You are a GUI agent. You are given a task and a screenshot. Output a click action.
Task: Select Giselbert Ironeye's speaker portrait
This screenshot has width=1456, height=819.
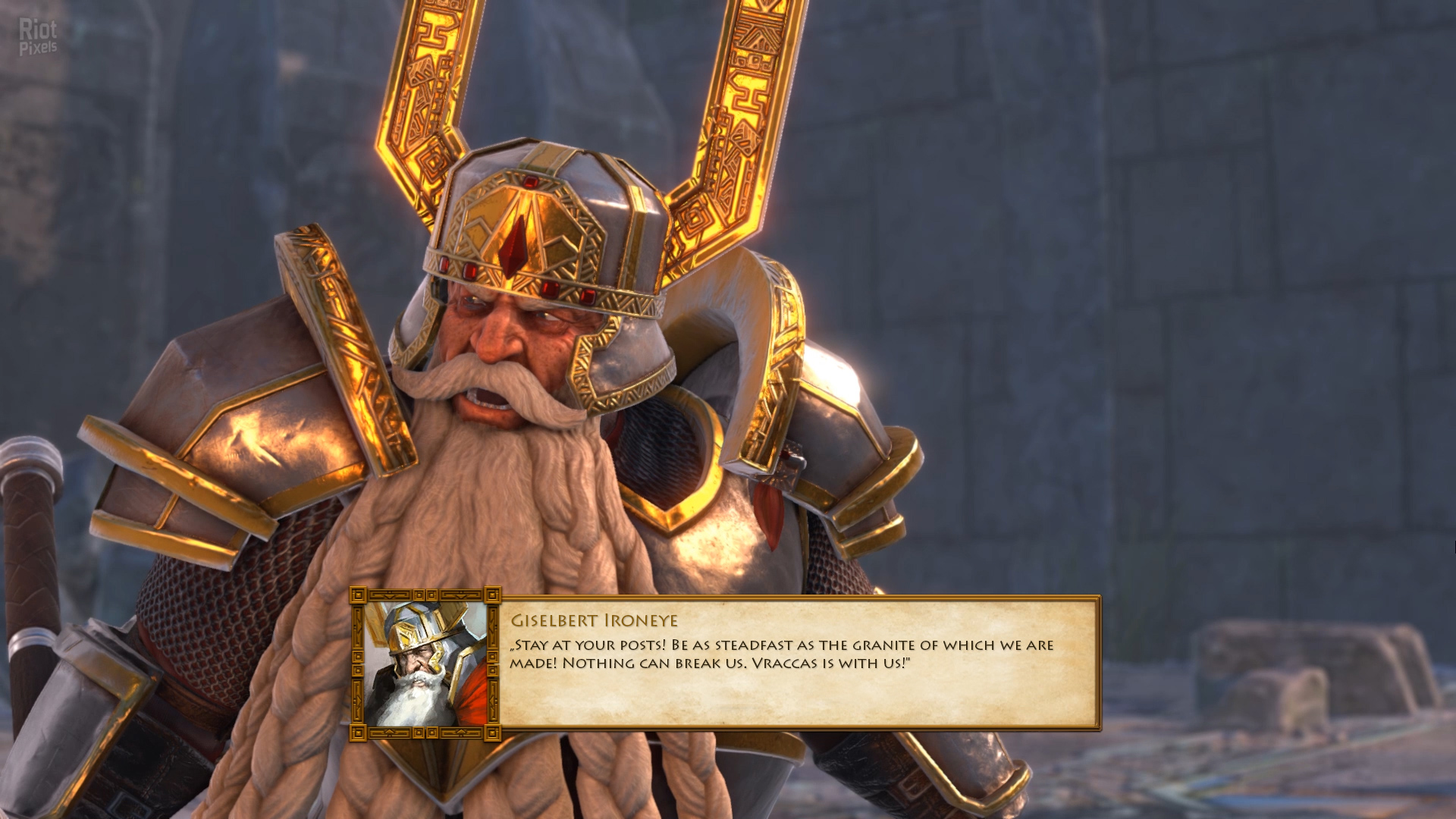click(425, 664)
